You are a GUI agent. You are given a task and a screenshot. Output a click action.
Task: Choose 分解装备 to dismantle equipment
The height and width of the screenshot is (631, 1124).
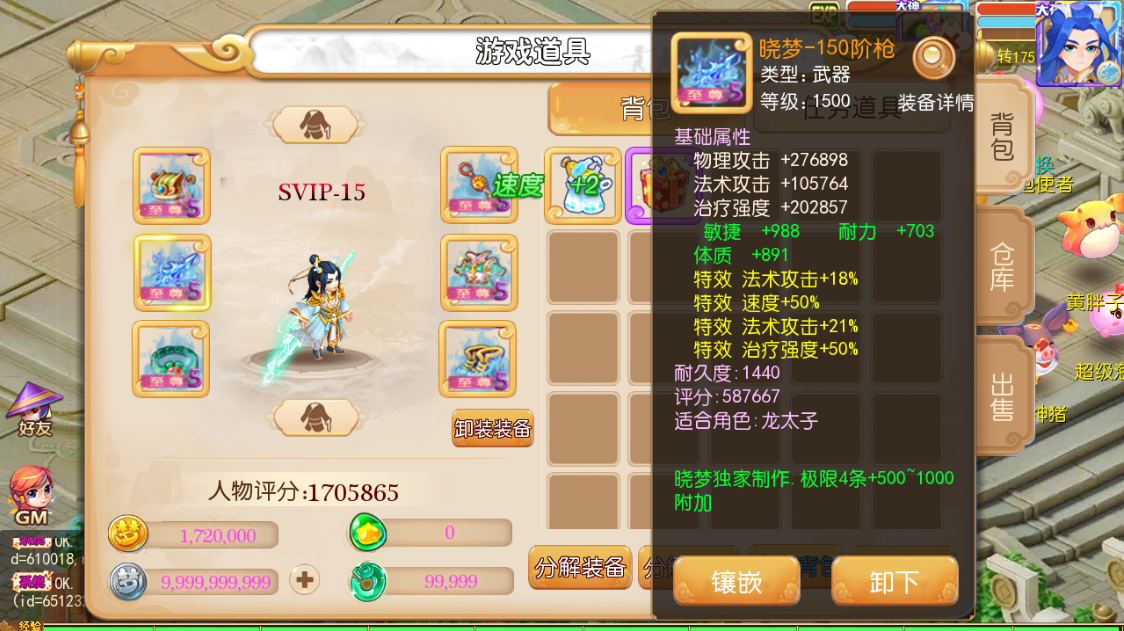click(x=580, y=568)
